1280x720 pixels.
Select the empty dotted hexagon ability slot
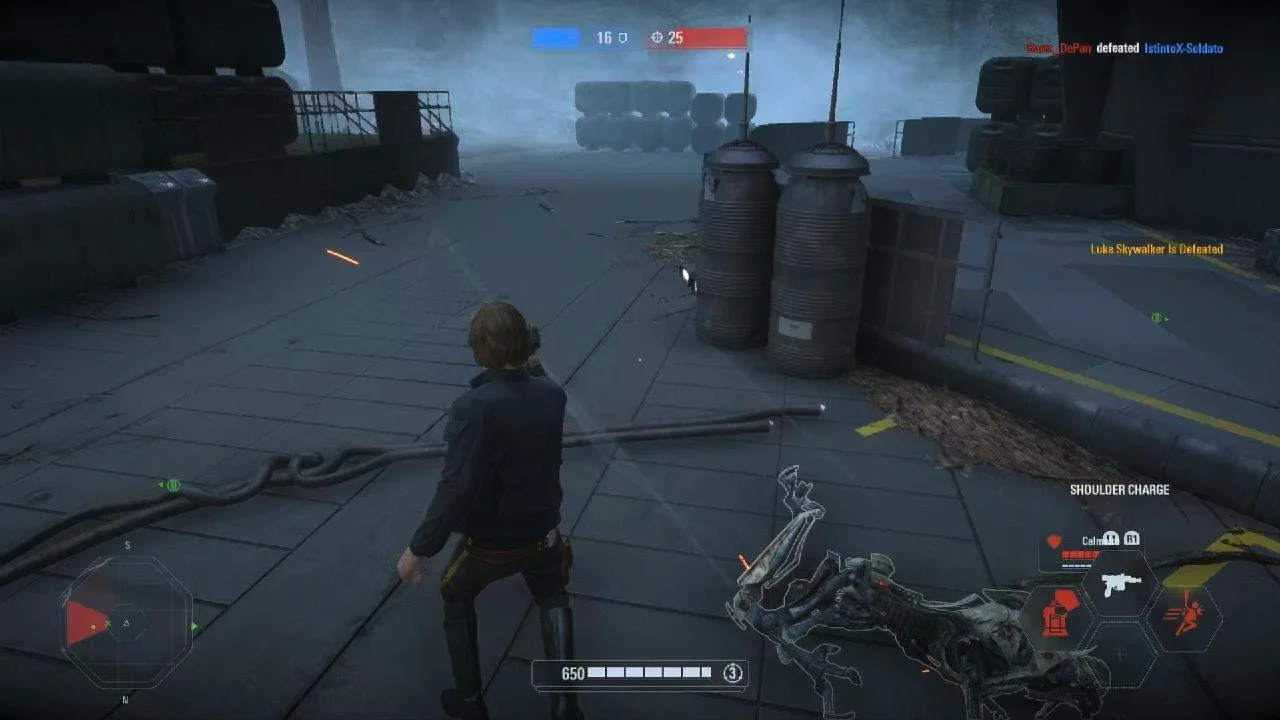(x=1120, y=654)
